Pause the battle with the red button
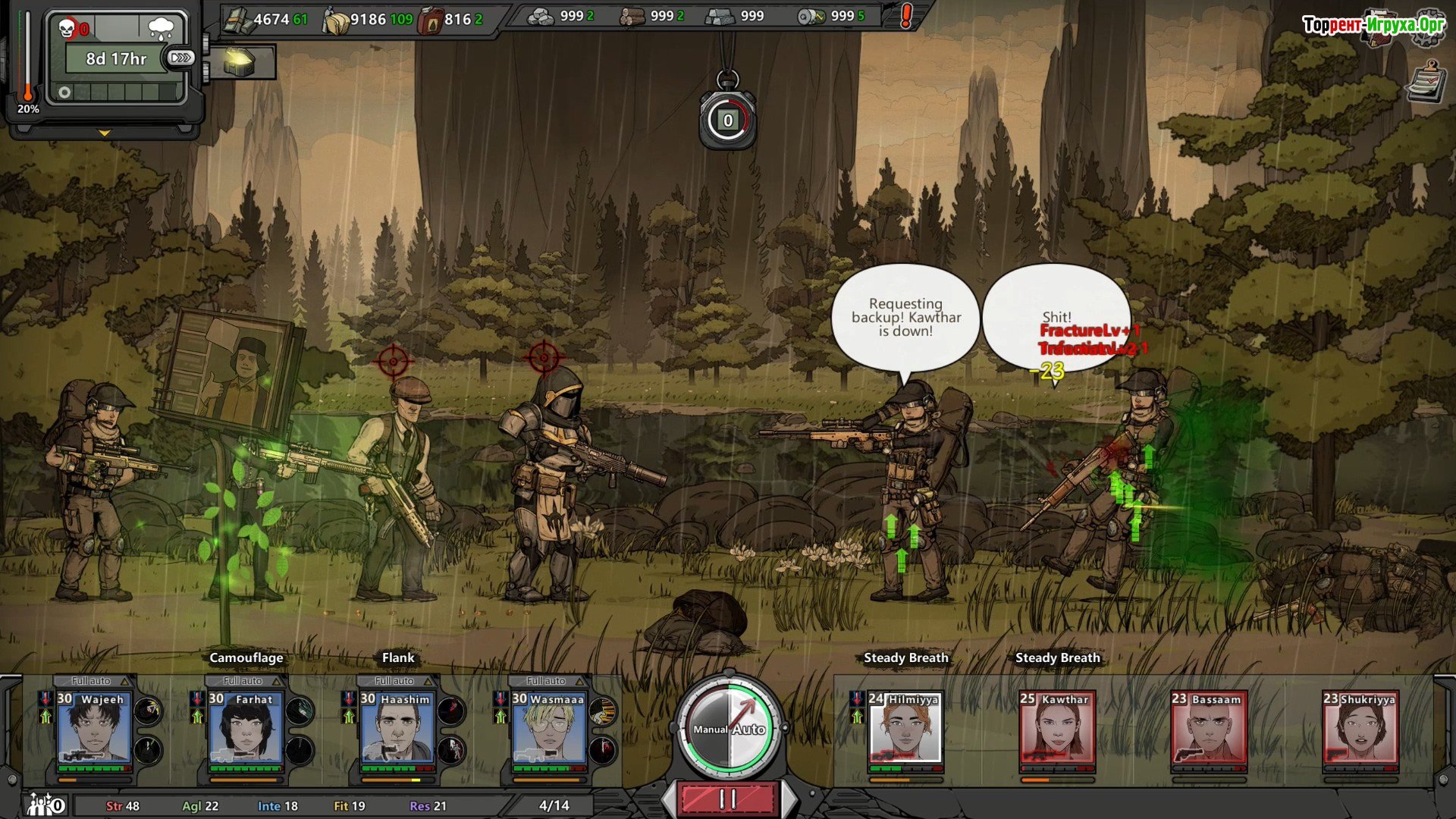 point(728,799)
